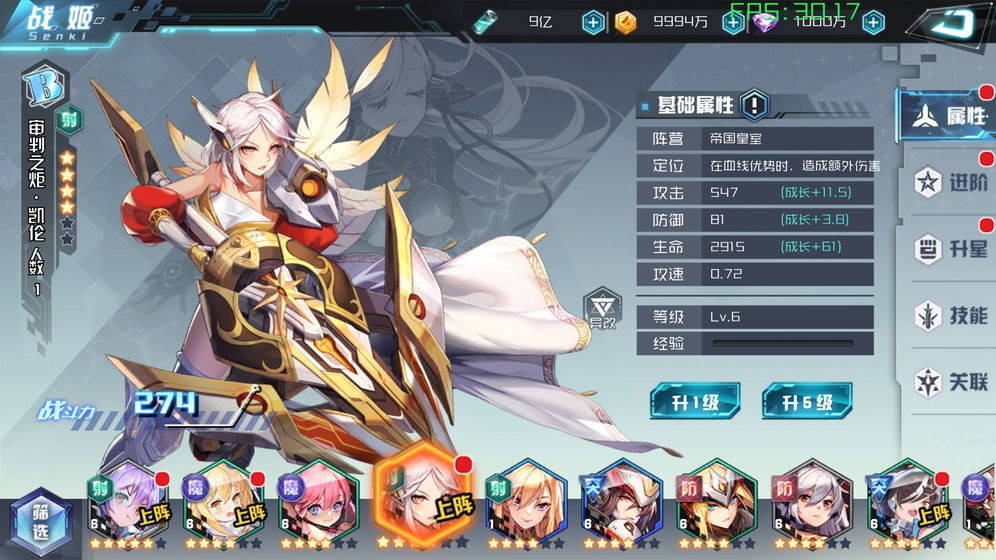Open the 基础属性 info exclamation icon

[754, 104]
